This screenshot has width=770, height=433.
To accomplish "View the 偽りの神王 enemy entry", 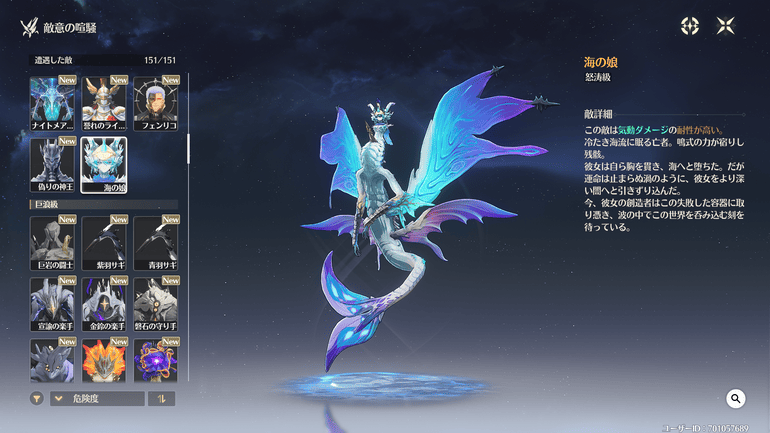I will 54,163.
